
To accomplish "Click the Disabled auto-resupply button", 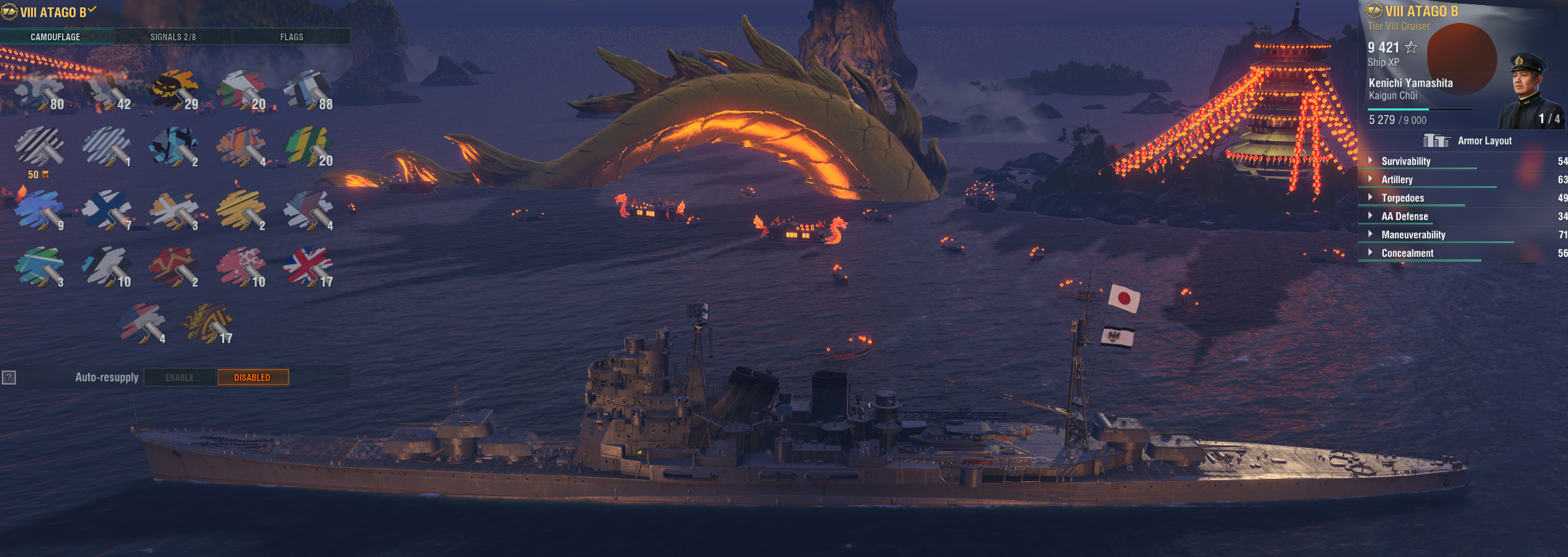I will pos(253,377).
